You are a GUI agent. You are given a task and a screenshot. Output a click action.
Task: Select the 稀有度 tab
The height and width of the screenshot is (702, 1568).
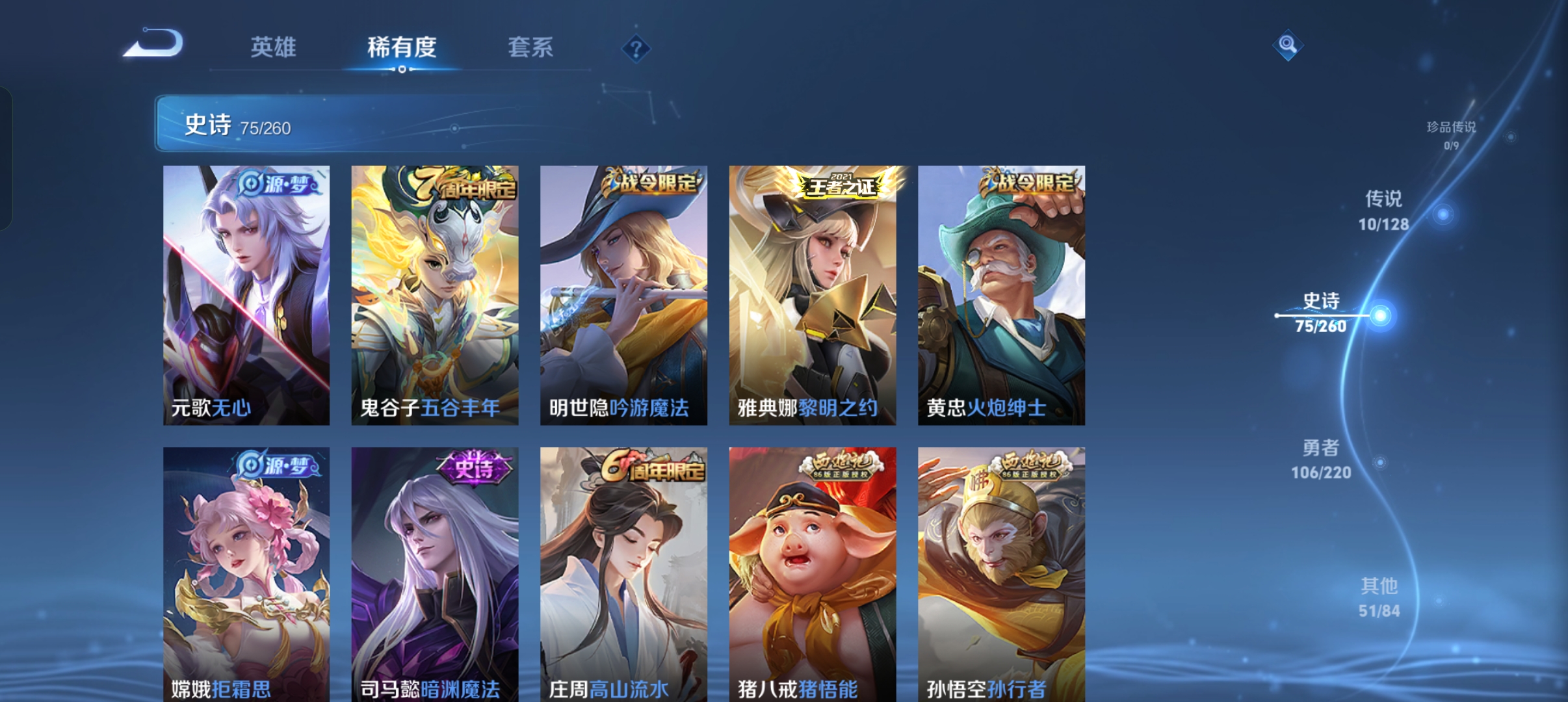(x=401, y=47)
